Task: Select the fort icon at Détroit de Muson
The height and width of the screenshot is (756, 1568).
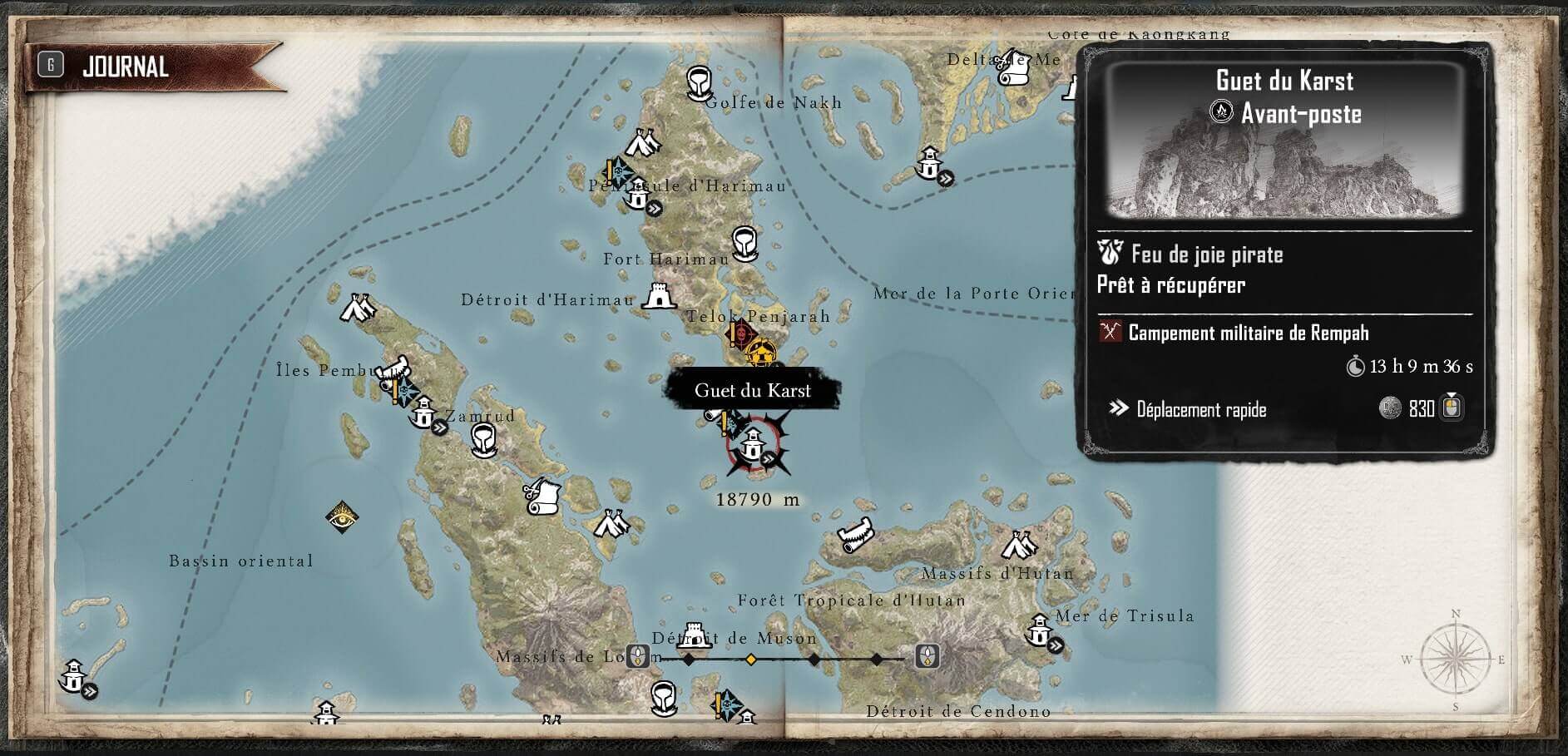Action: [693, 635]
